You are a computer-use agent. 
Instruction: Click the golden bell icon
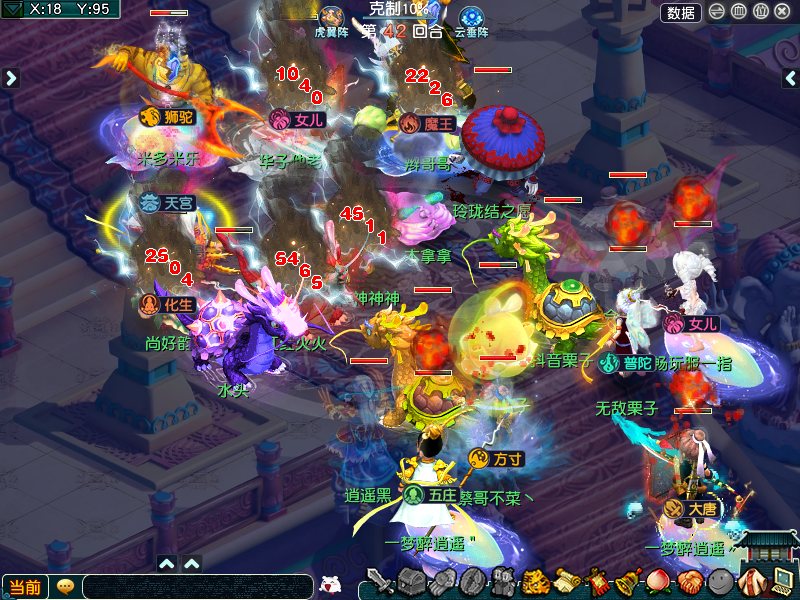point(628,581)
